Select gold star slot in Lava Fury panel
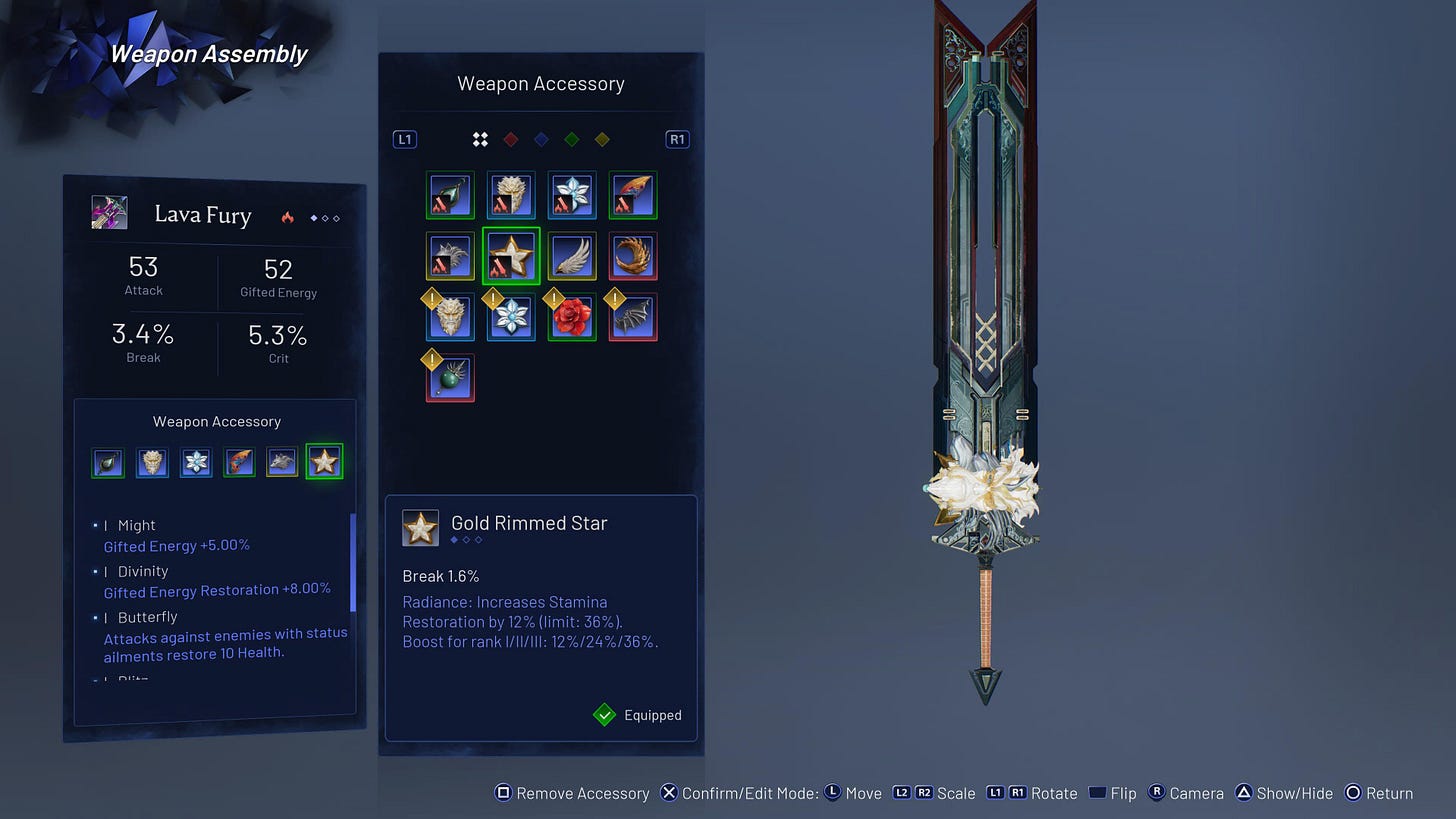1456x819 pixels. 325,462
